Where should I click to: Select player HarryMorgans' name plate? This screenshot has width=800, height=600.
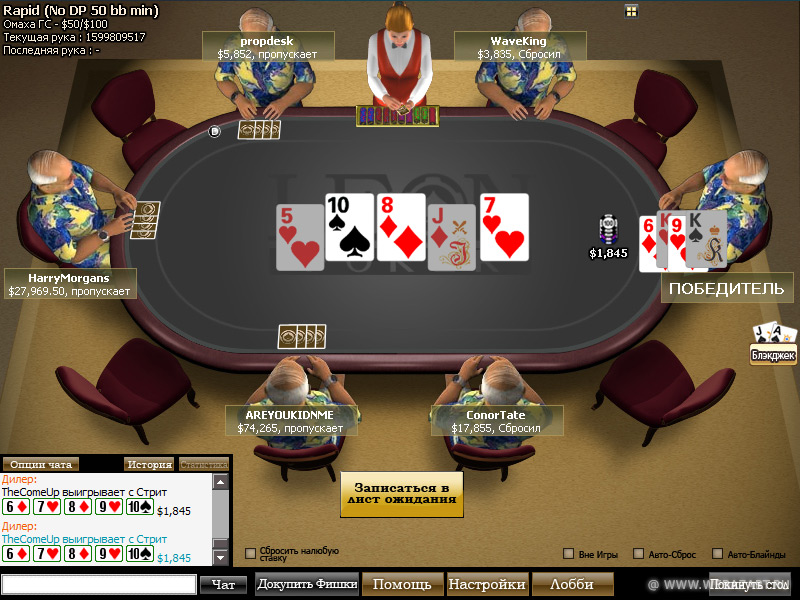point(69,284)
